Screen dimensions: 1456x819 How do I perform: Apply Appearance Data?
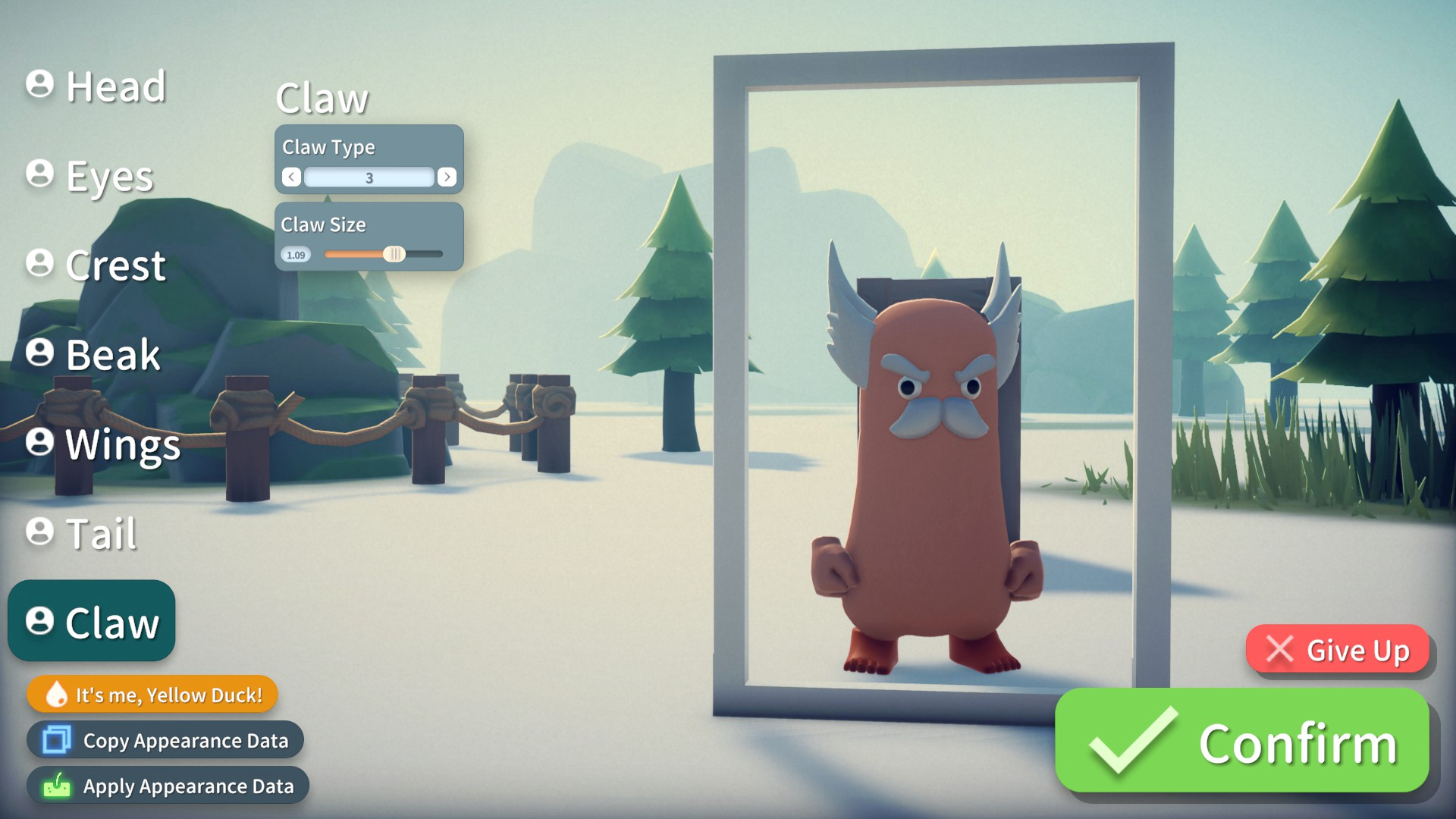[x=168, y=786]
